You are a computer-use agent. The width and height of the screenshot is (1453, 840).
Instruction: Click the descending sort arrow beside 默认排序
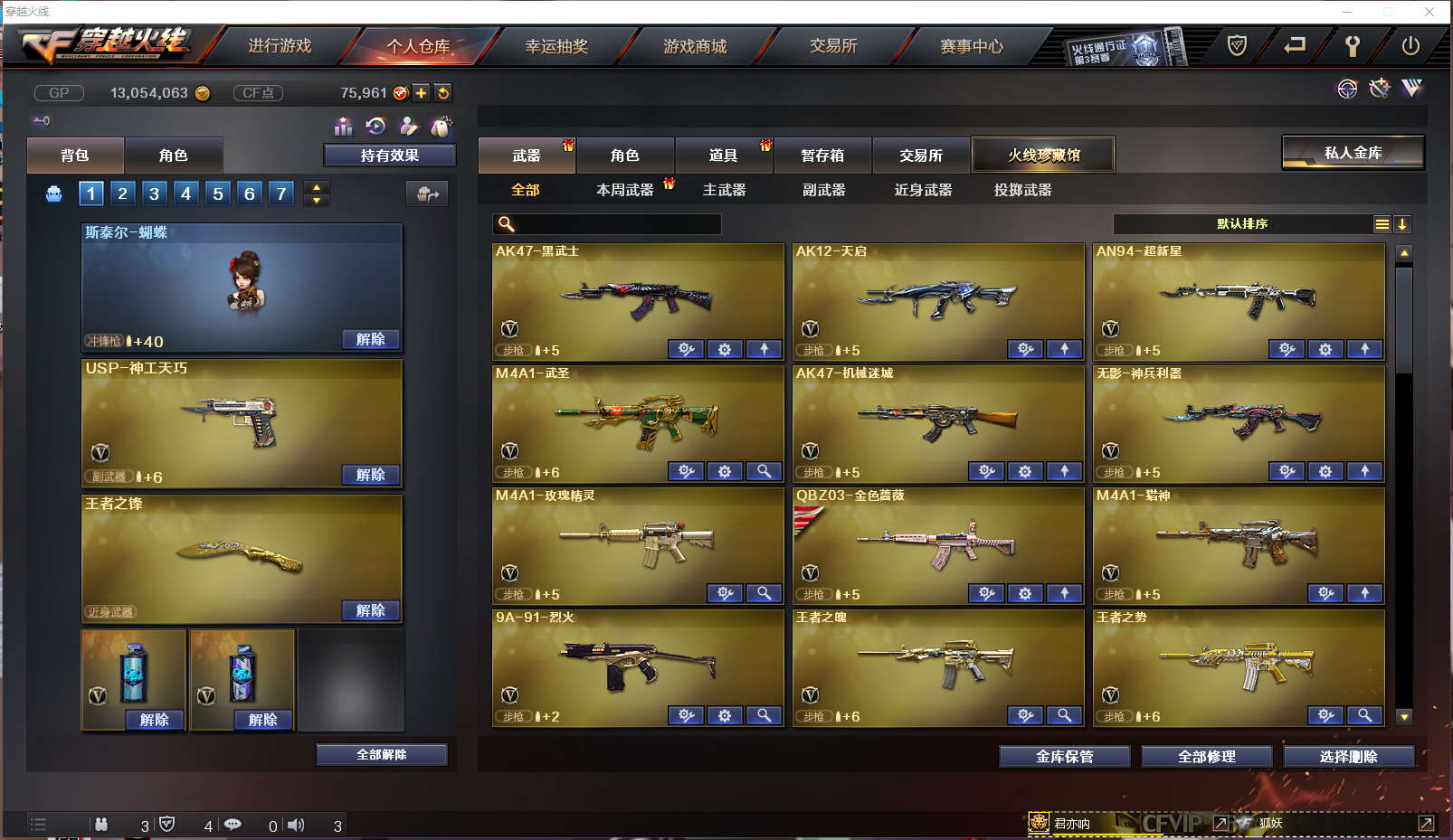pos(1403,223)
